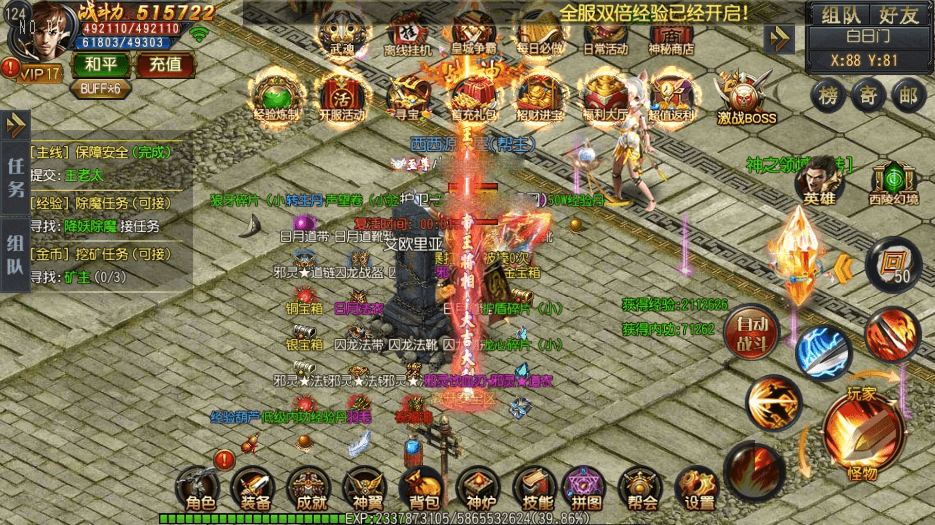This screenshot has height=525, width=935.
Task: Enter the 西陵幻境 dungeon icon
Action: point(892,182)
